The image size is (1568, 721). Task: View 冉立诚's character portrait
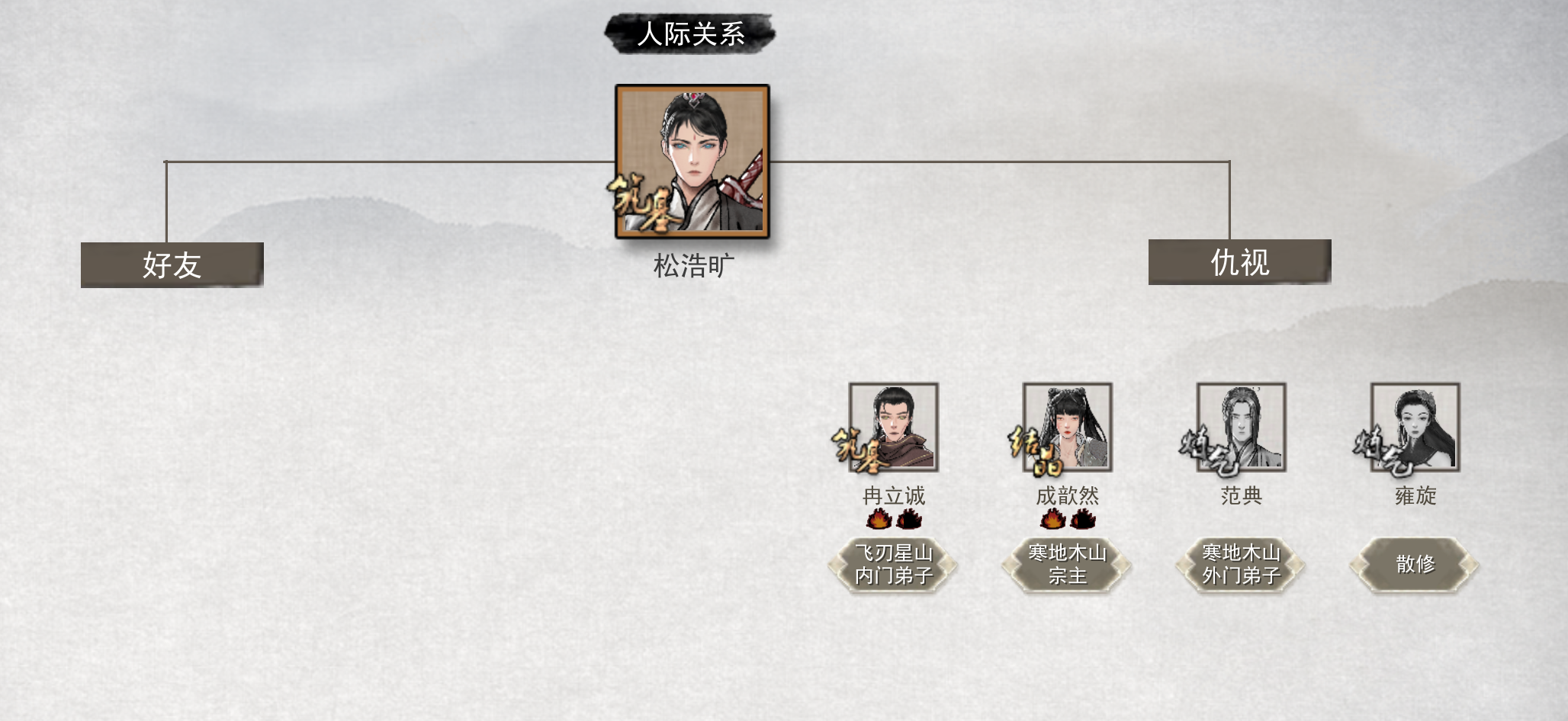click(x=894, y=427)
